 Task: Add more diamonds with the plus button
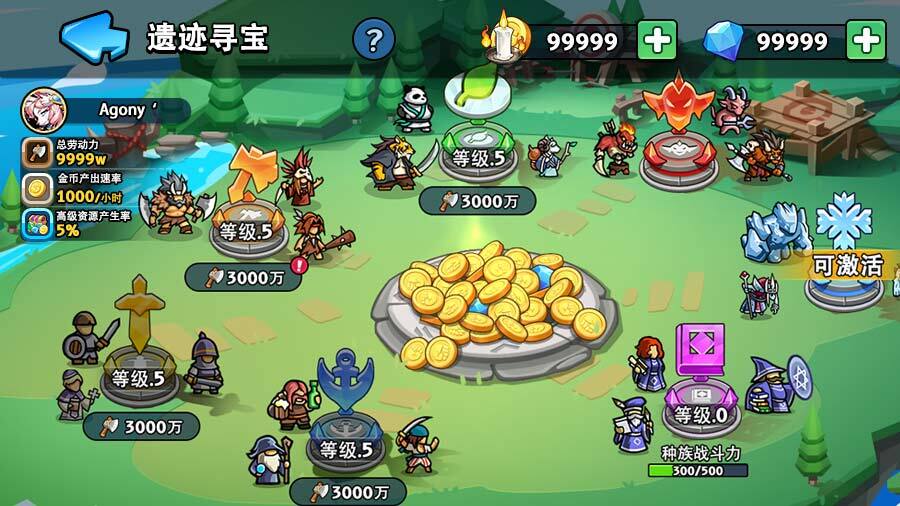(x=866, y=41)
